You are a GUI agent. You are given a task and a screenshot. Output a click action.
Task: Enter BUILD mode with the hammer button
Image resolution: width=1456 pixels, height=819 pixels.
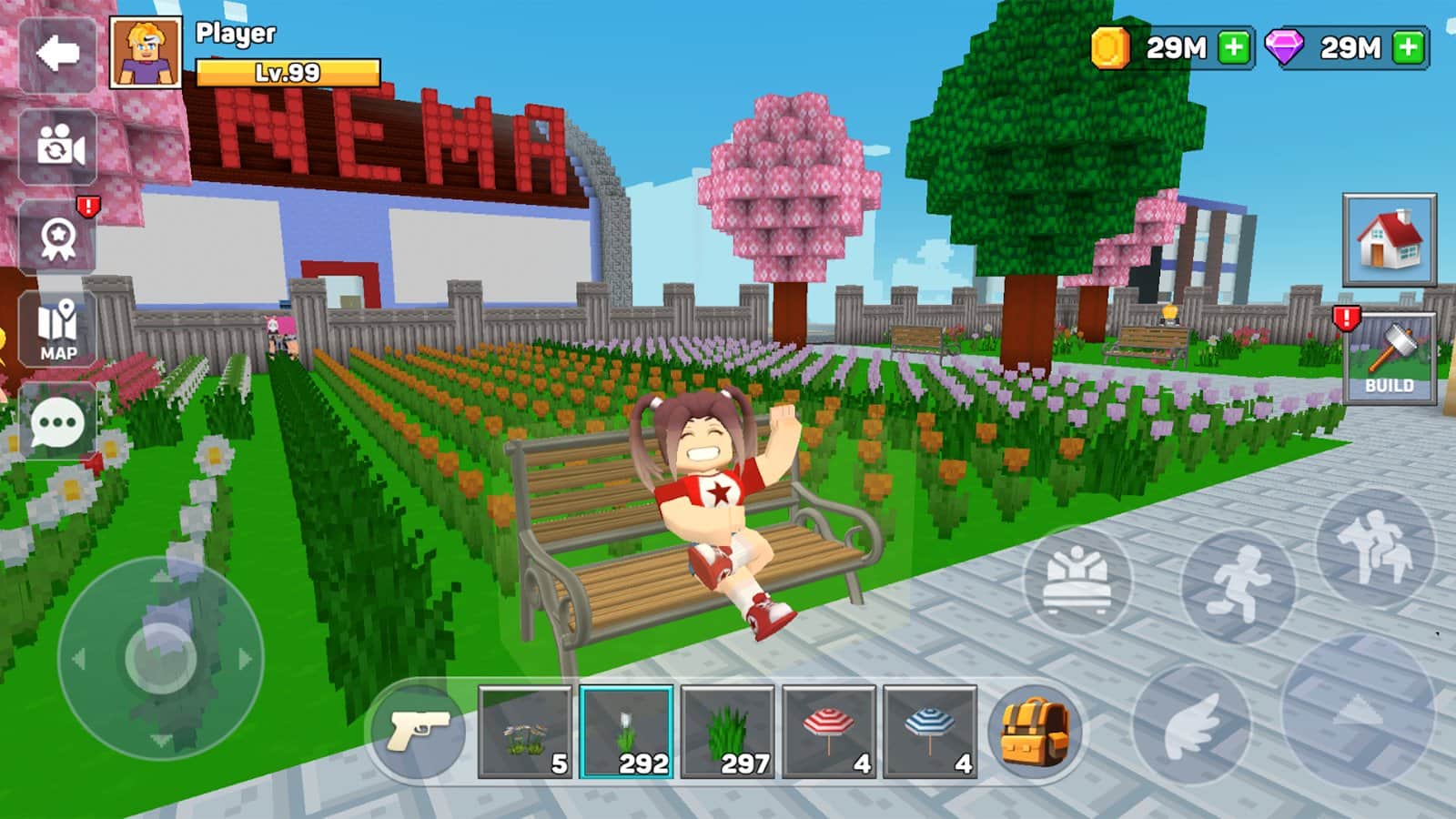(1389, 359)
